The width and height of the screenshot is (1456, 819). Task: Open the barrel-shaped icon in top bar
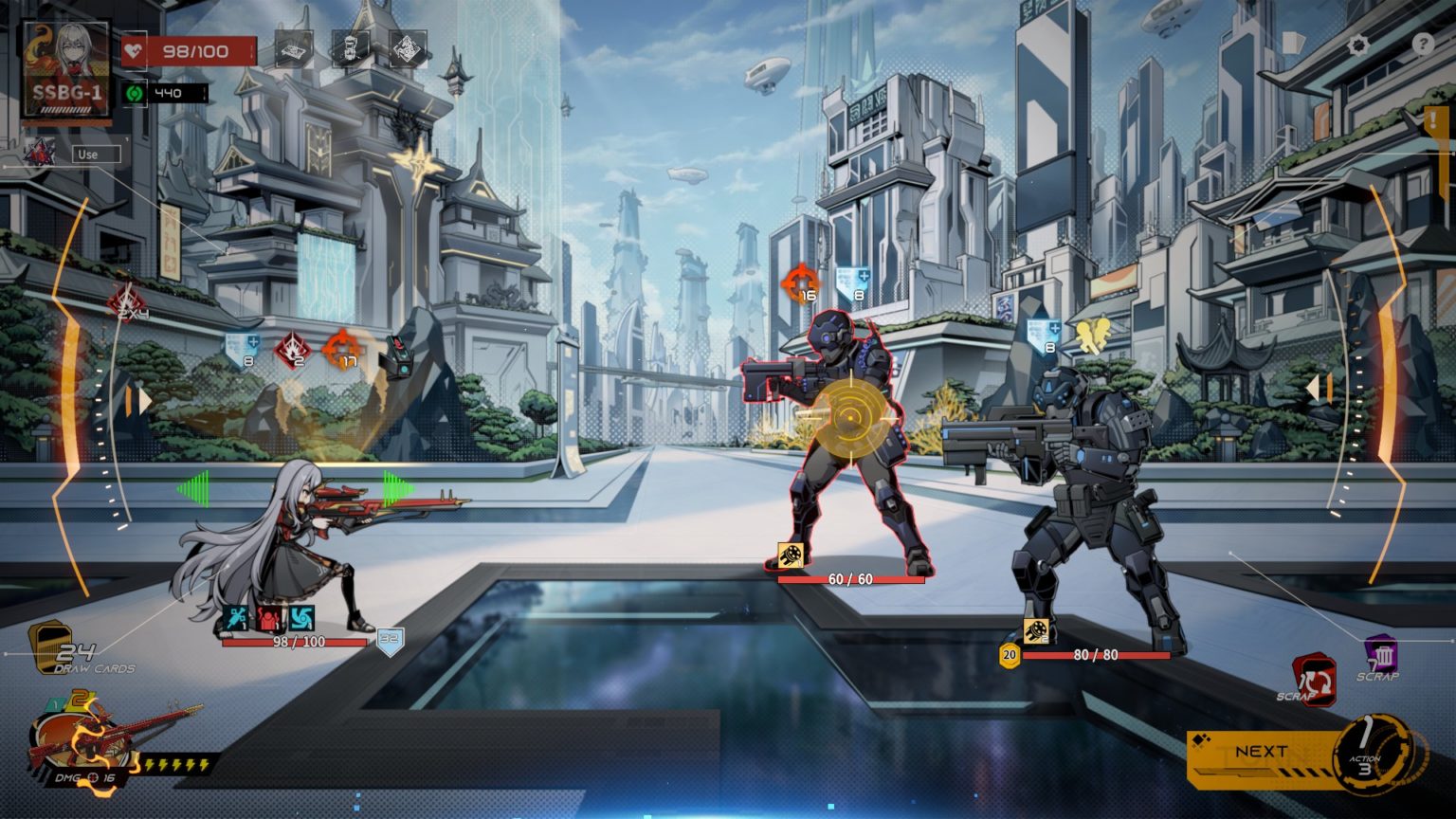tap(350, 49)
